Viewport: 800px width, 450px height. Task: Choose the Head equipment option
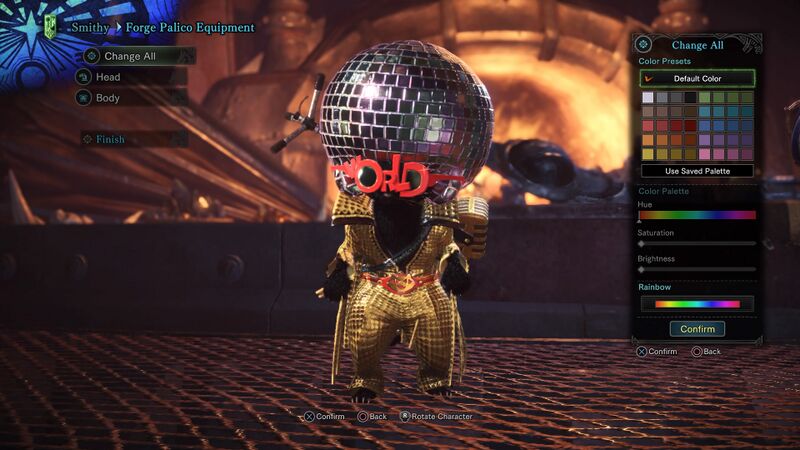[108, 77]
